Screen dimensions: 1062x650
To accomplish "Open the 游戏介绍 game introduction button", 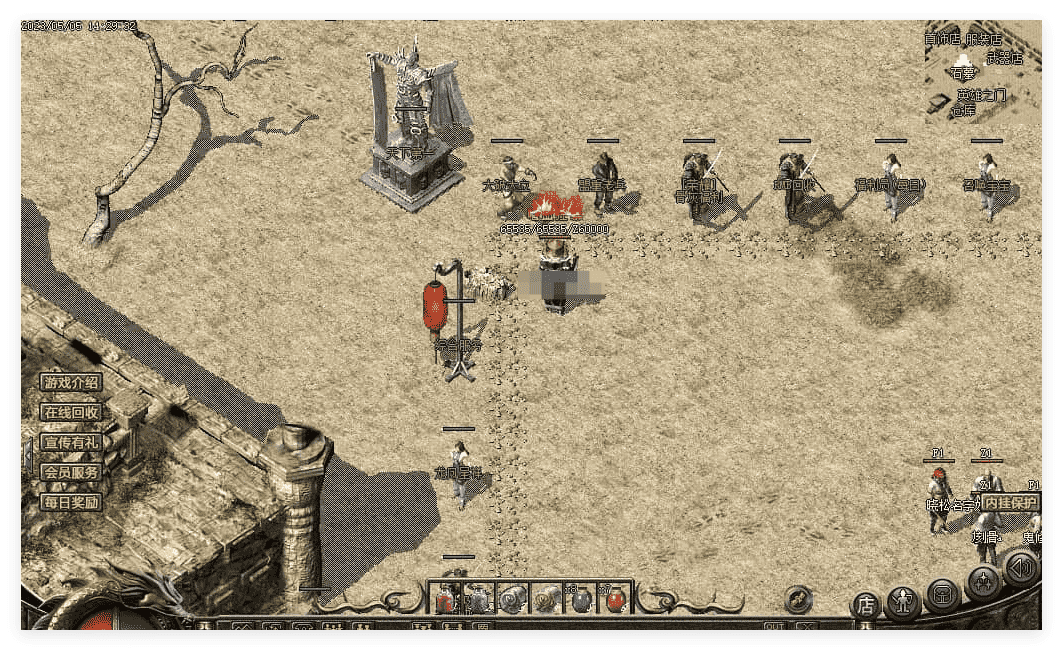I will click(x=71, y=382).
